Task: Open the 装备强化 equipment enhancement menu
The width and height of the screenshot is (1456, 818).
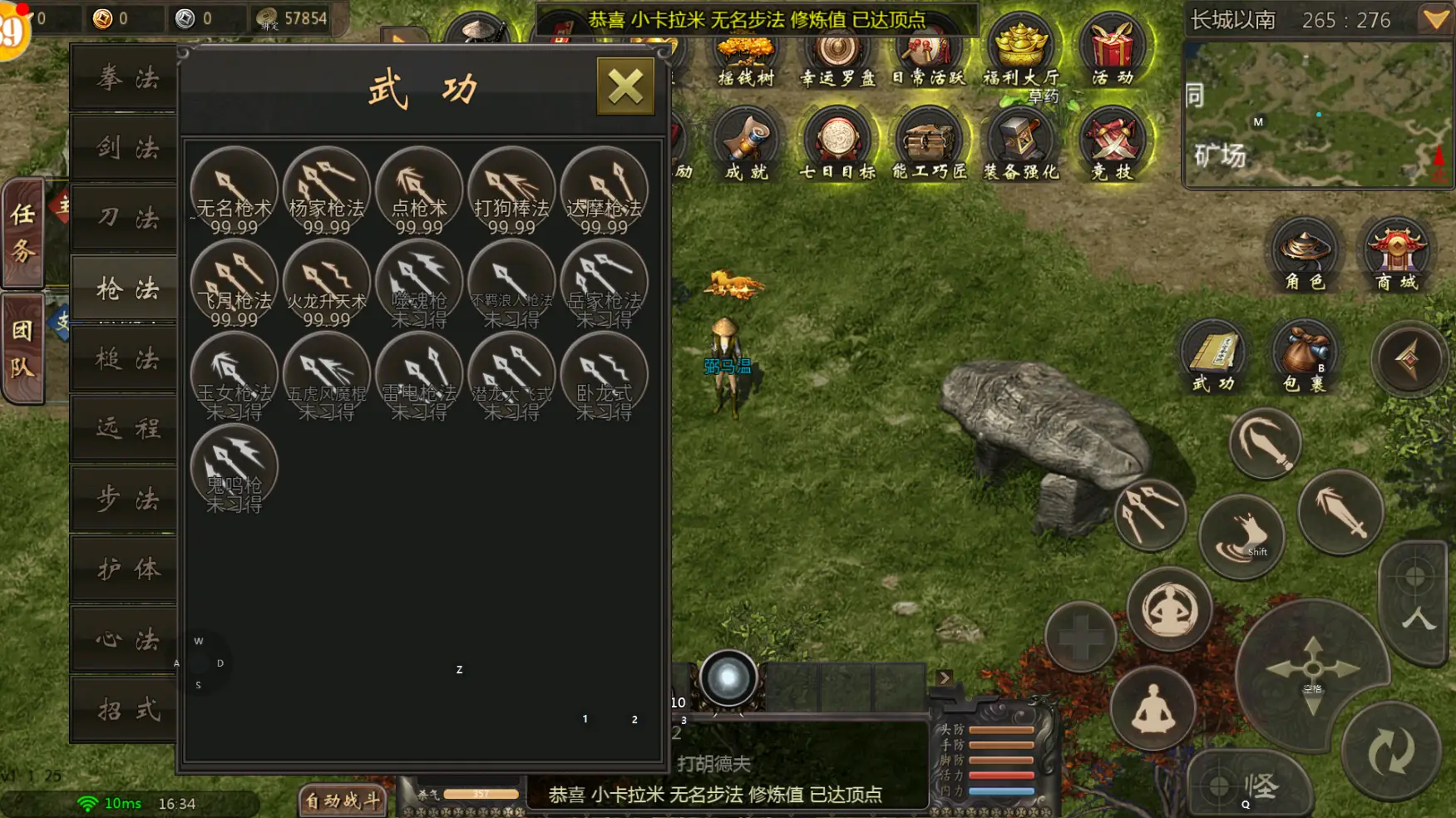Action: coord(1021,145)
